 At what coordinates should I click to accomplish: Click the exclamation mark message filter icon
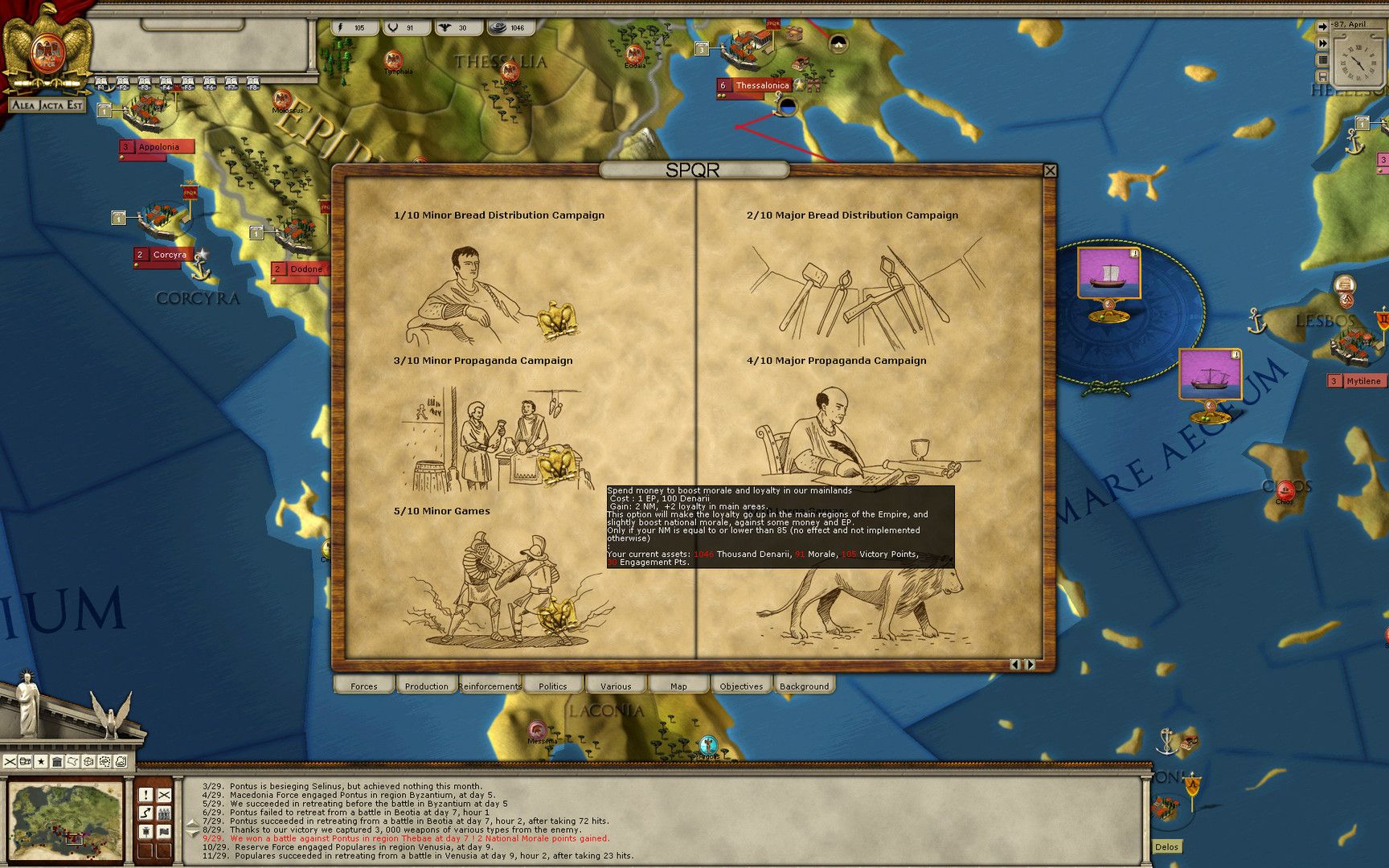[x=145, y=795]
